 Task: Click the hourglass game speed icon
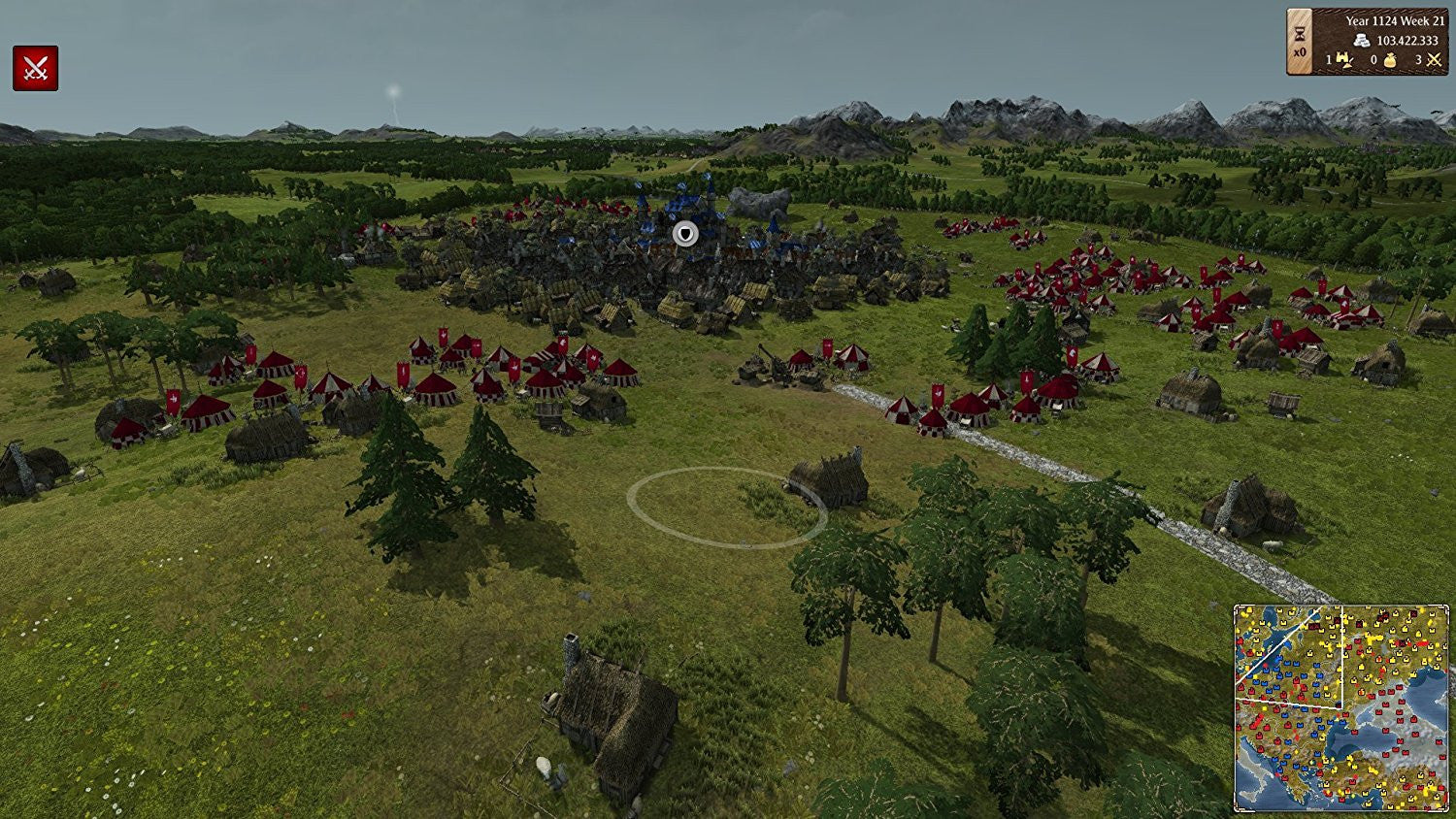1299,34
